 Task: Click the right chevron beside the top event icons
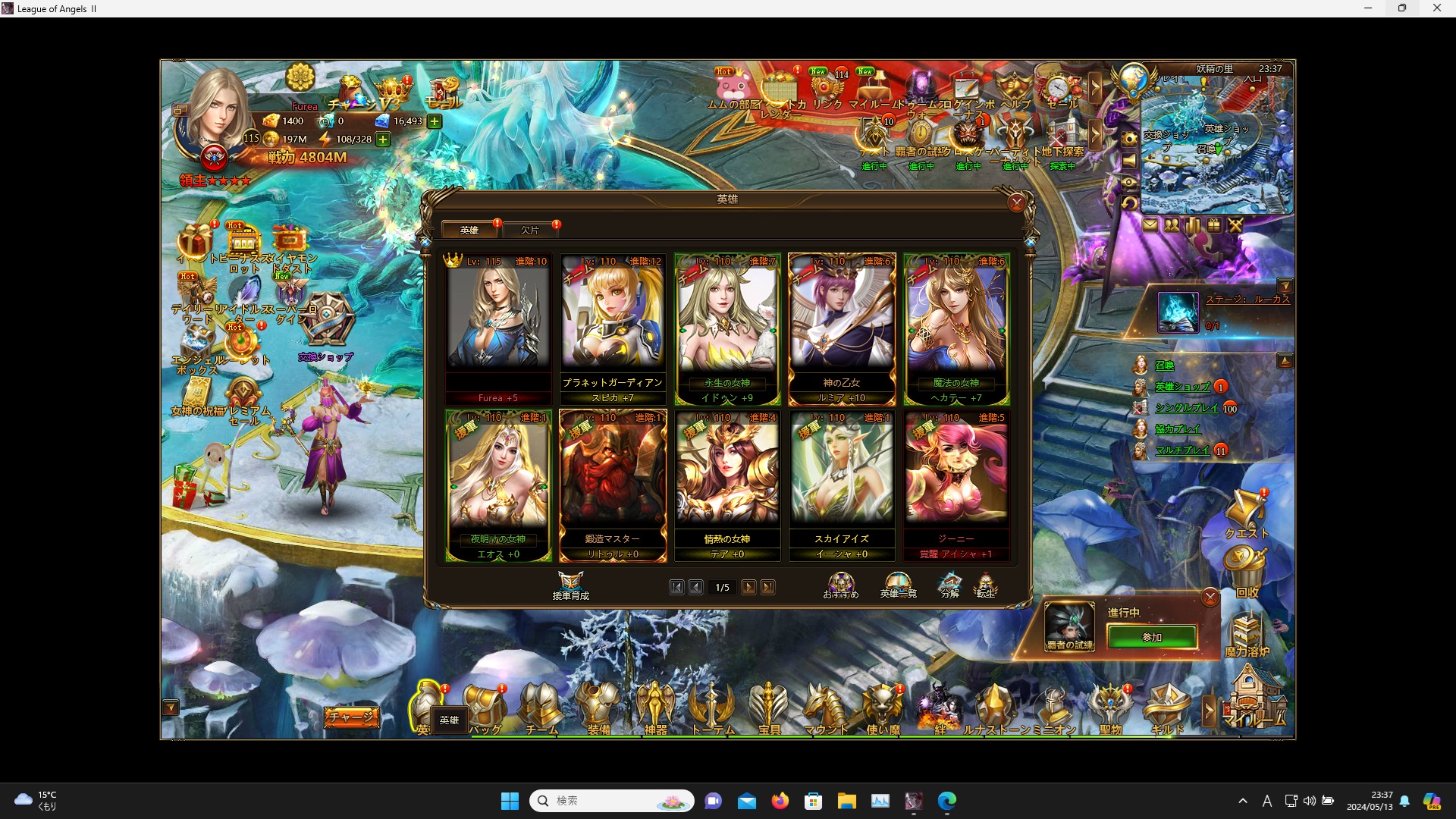1096,87
